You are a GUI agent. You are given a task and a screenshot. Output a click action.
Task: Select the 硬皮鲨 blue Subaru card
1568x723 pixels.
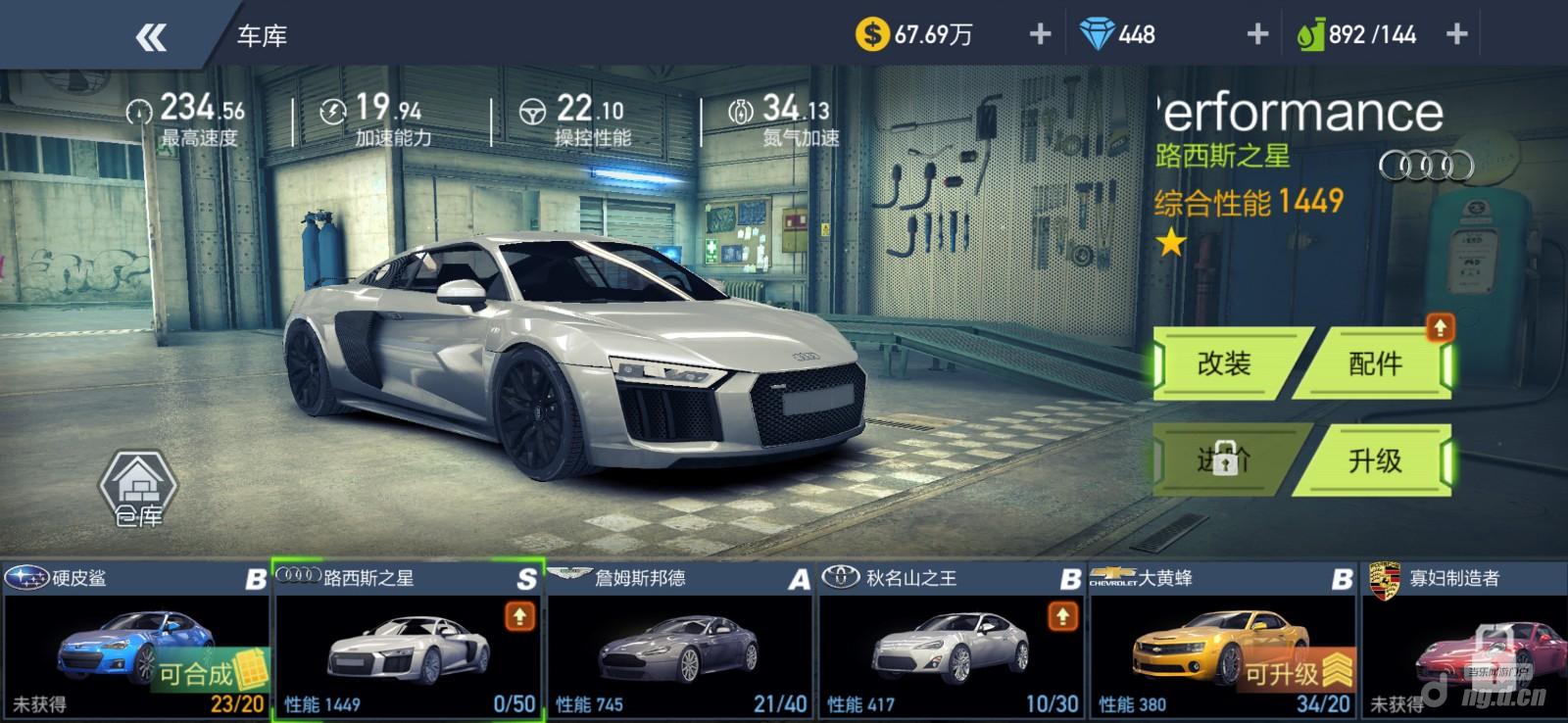pyautogui.click(x=135, y=642)
